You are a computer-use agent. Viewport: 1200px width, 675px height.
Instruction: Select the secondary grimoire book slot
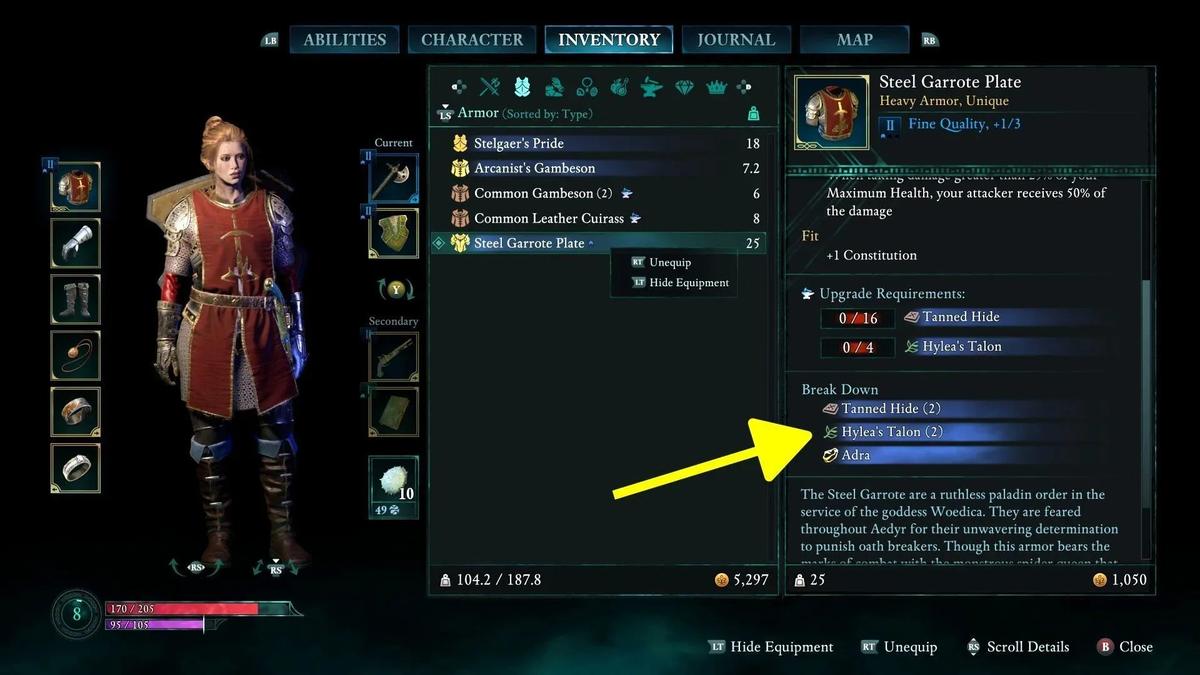[x=393, y=411]
